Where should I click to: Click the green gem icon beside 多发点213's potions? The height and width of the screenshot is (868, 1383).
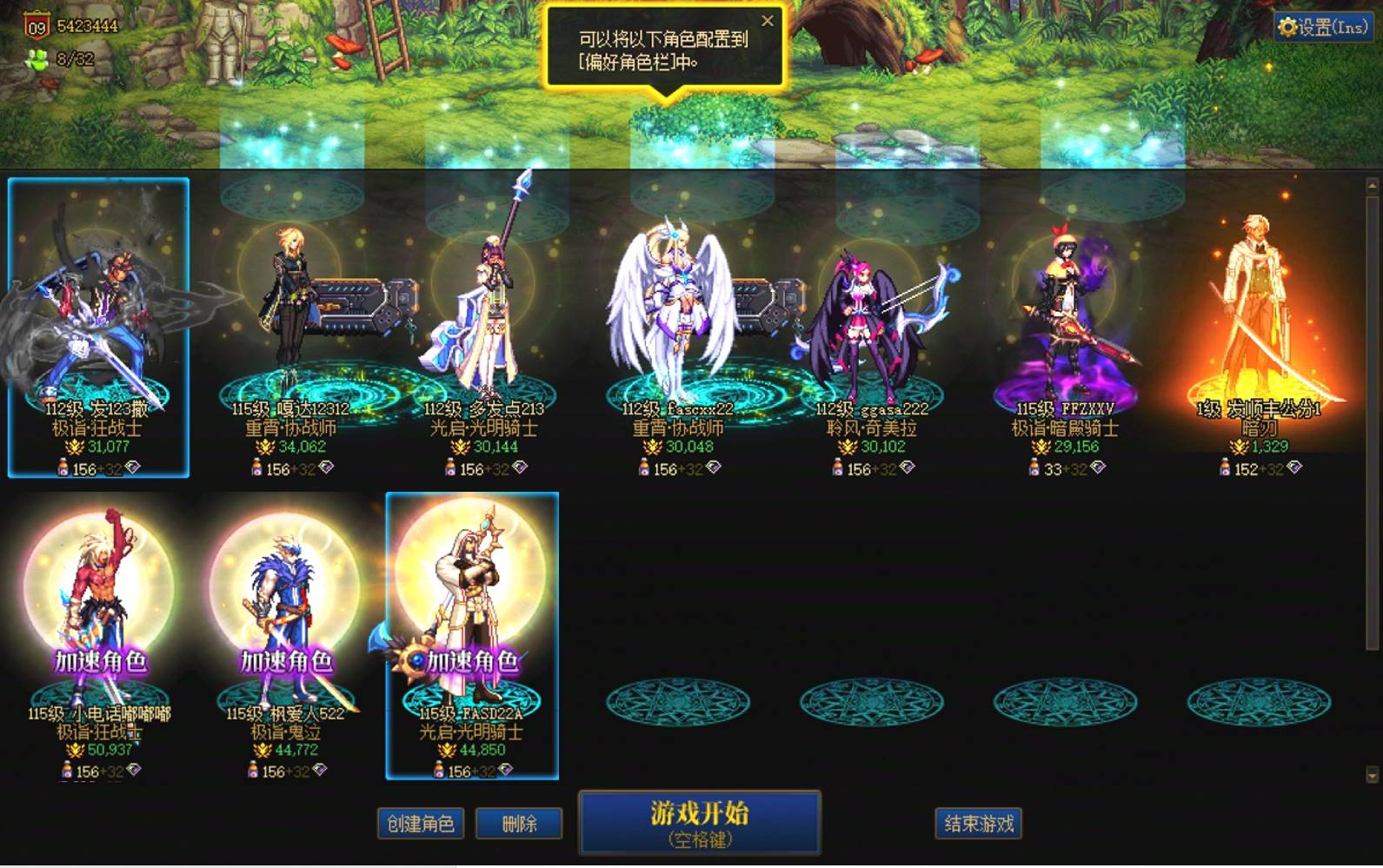[521, 469]
